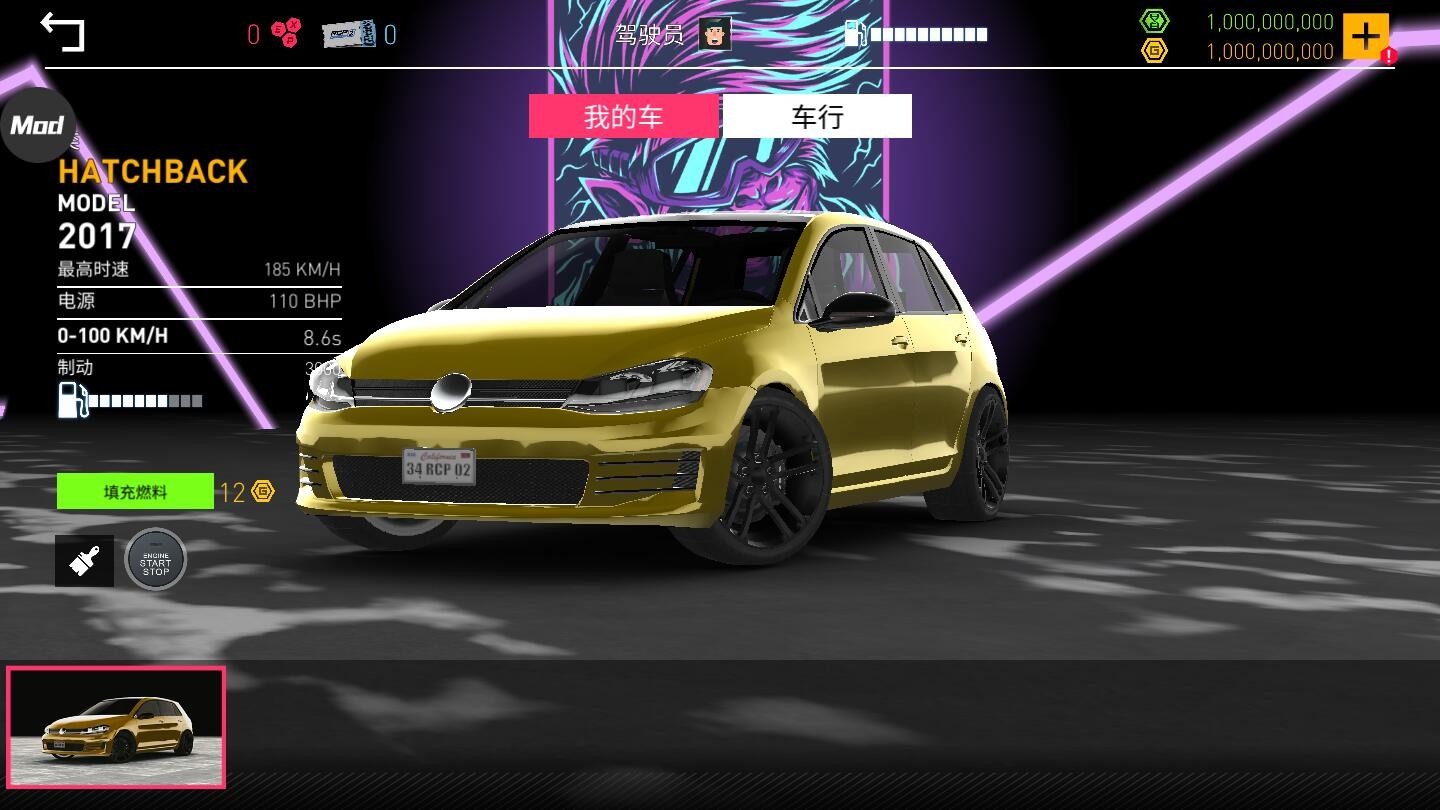Select the paint brush customization icon
This screenshot has height=810, width=1440.
84,559
